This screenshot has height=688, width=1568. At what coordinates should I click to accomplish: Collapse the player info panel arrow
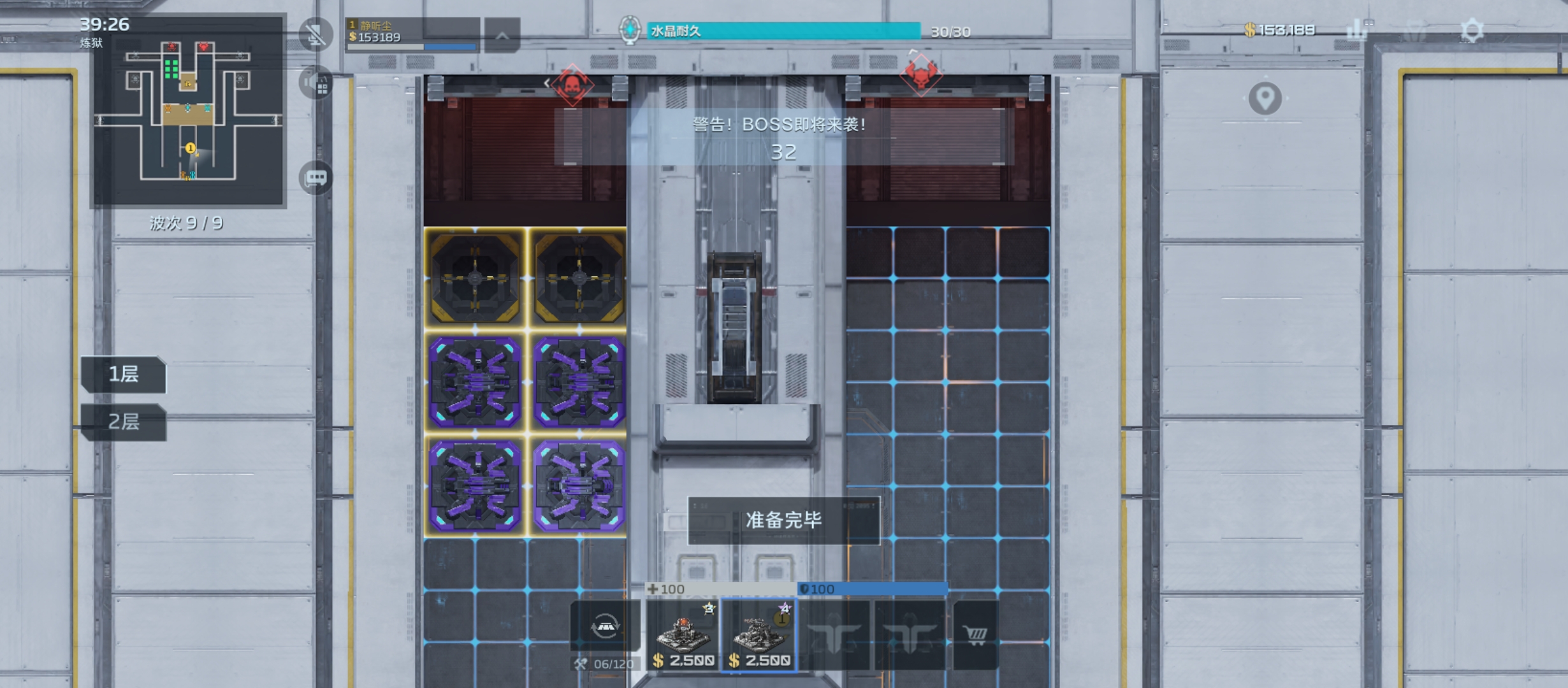[x=502, y=36]
